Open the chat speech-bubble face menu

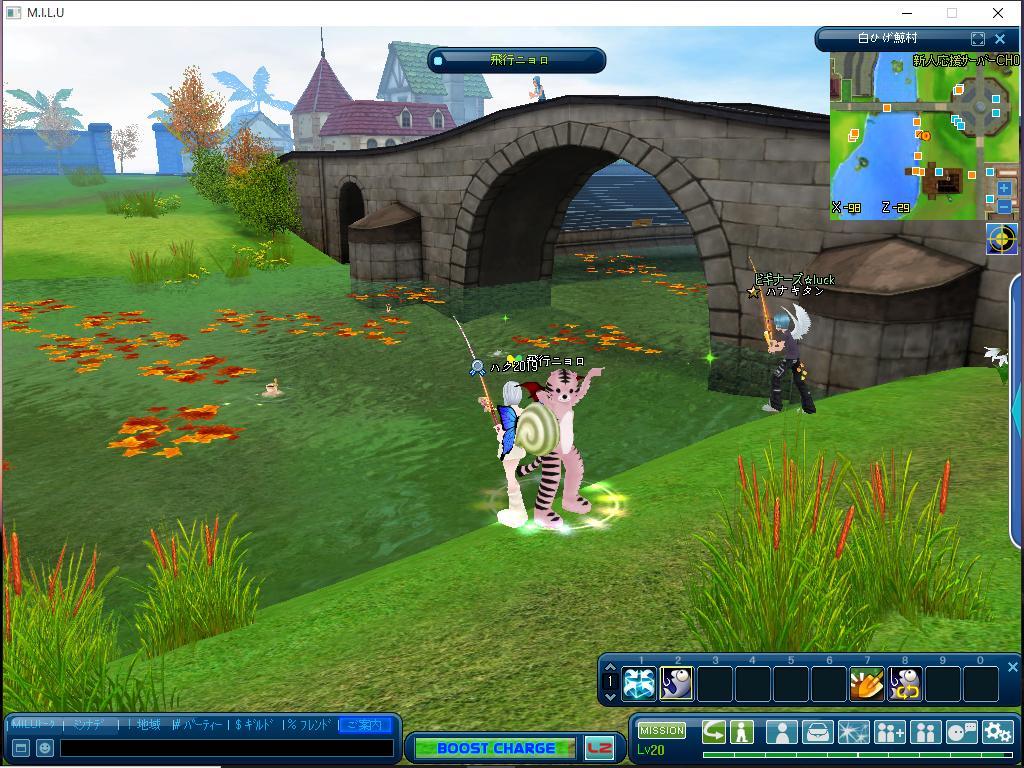(x=961, y=732)
